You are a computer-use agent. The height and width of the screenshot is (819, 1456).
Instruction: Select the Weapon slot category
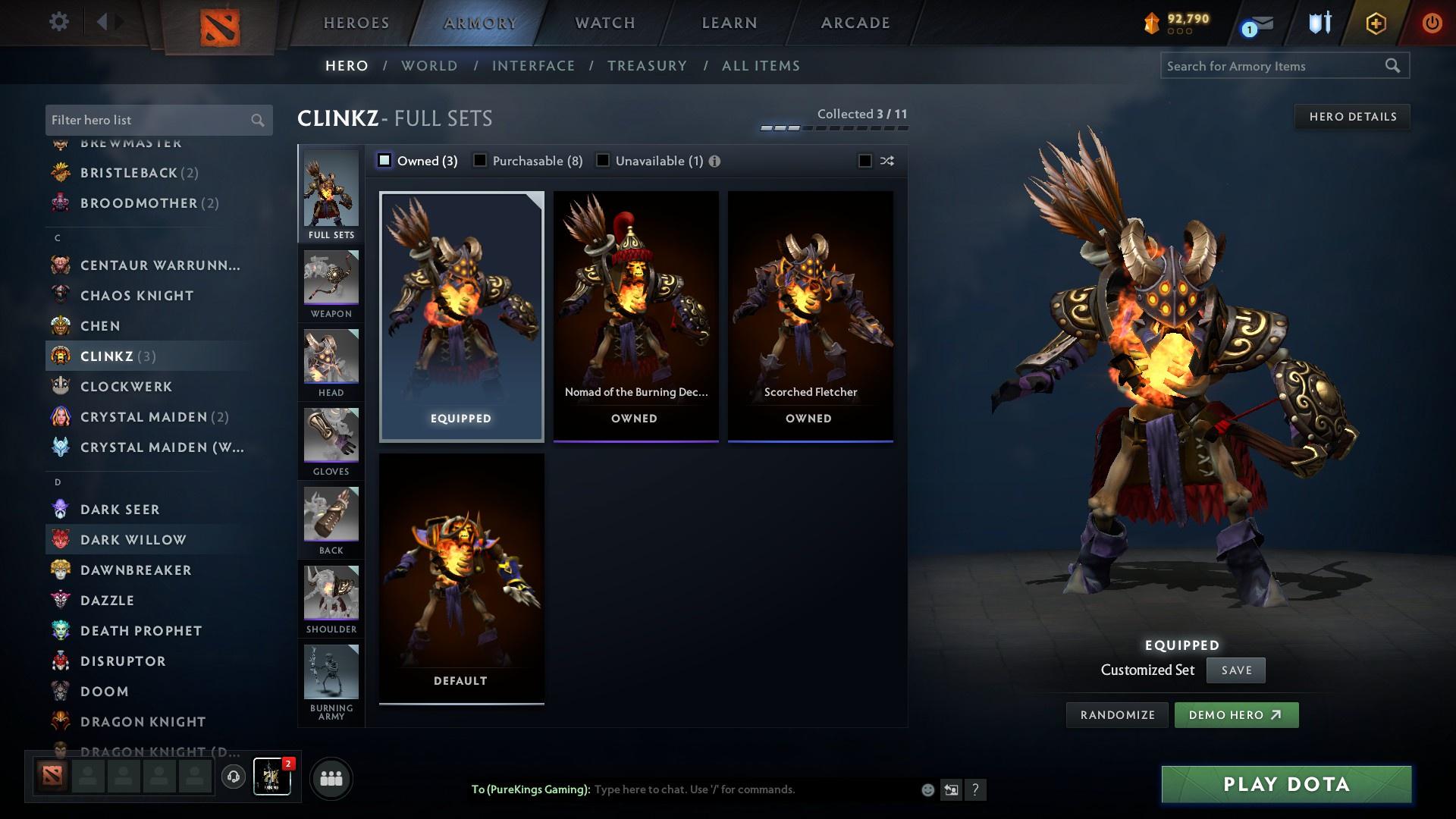coord(331,284)
